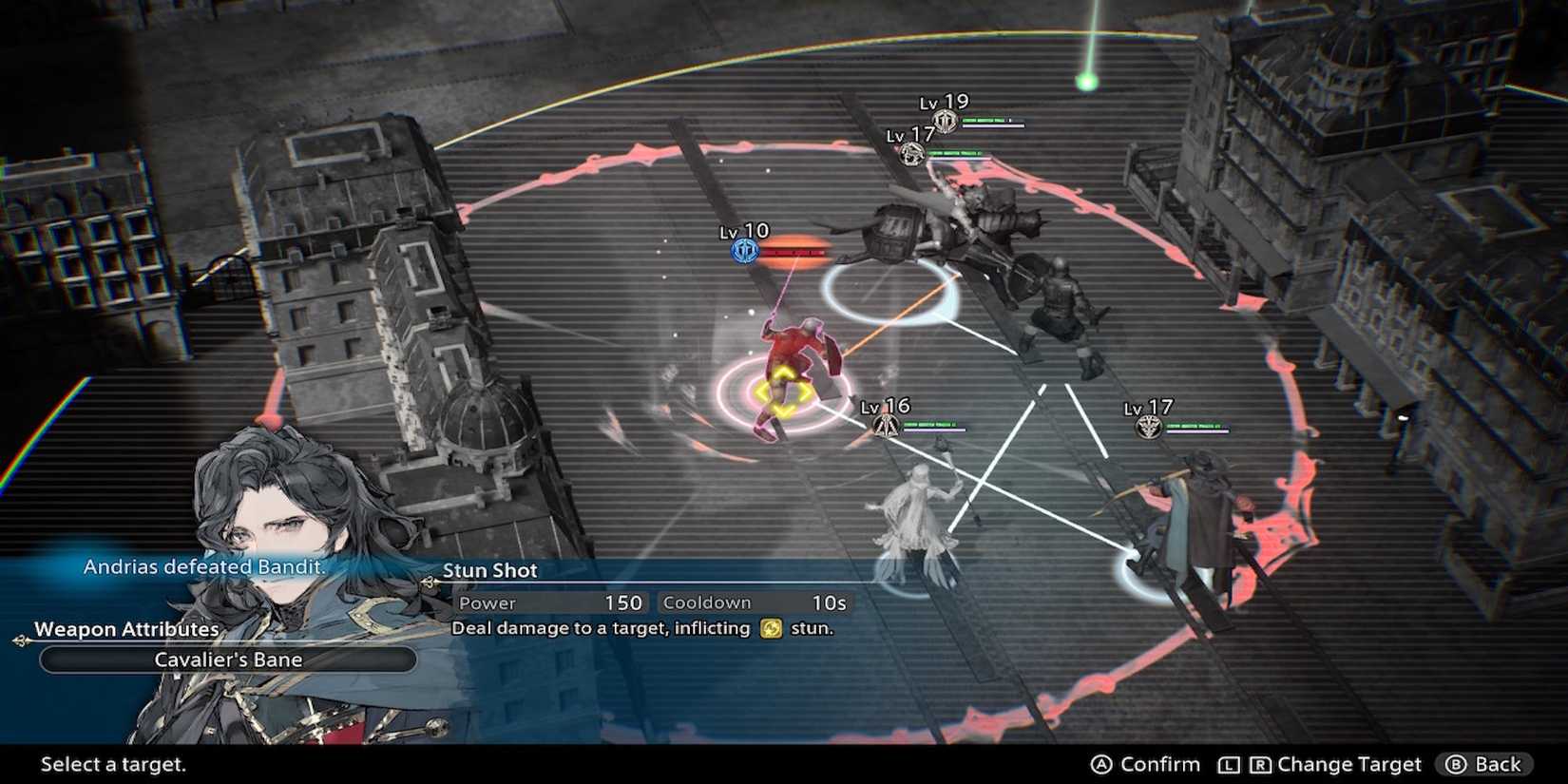Click the circled B icon beside Back
The image size is (1568, 784).
click(1454, 763)
